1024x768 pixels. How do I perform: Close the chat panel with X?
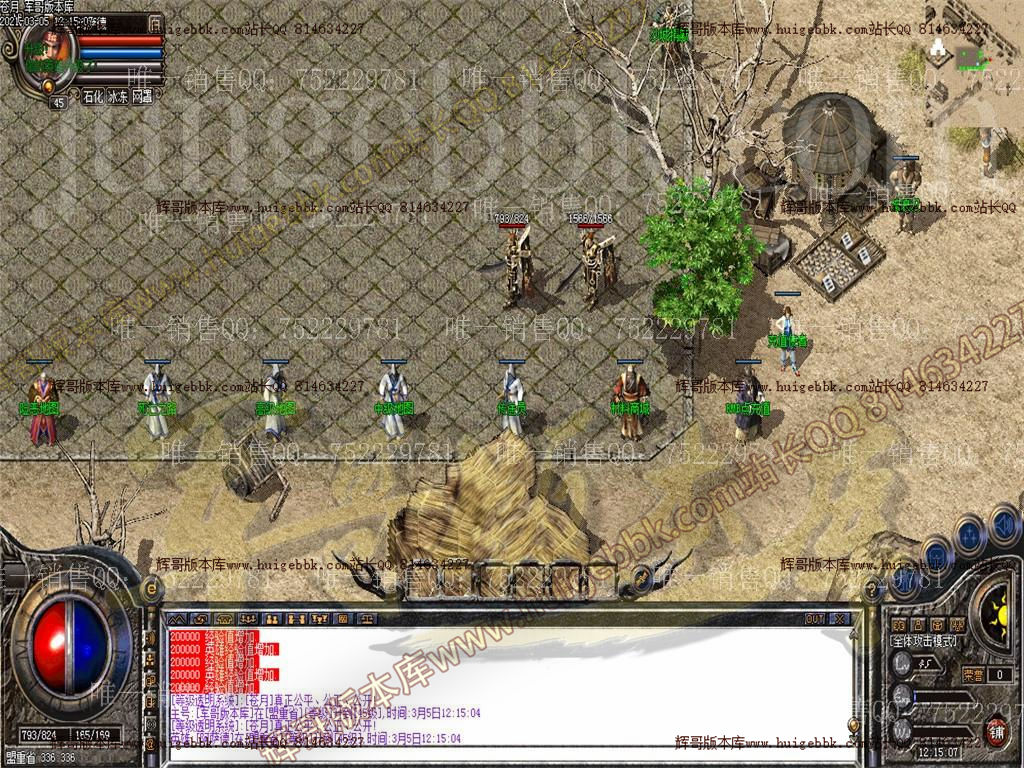point(840,619)
